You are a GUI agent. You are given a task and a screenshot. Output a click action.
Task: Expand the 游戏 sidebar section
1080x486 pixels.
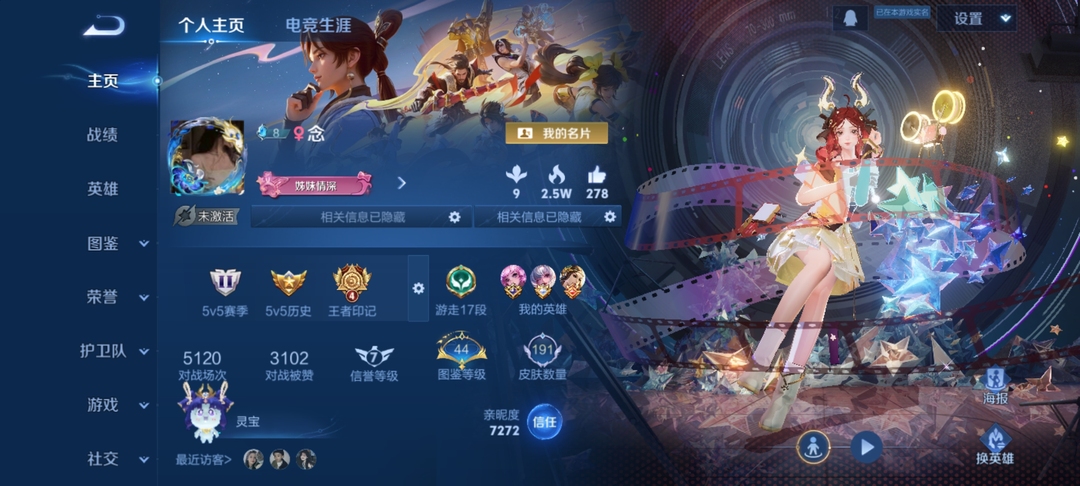pyautogui.click(x=117, y=405)
